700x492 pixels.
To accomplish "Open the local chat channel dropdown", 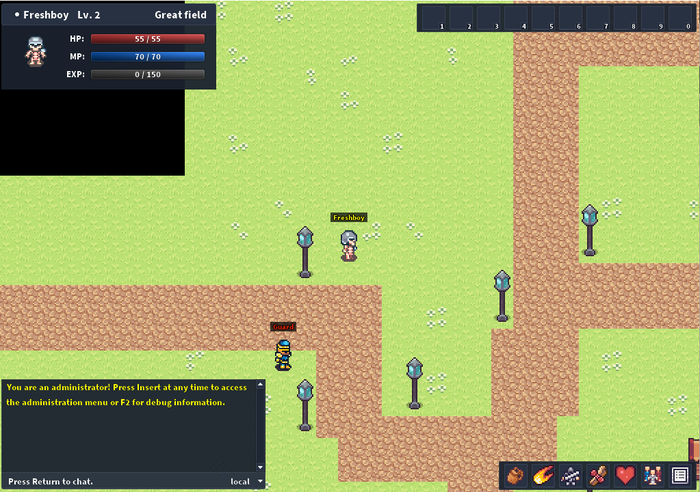I will point(246,481).
